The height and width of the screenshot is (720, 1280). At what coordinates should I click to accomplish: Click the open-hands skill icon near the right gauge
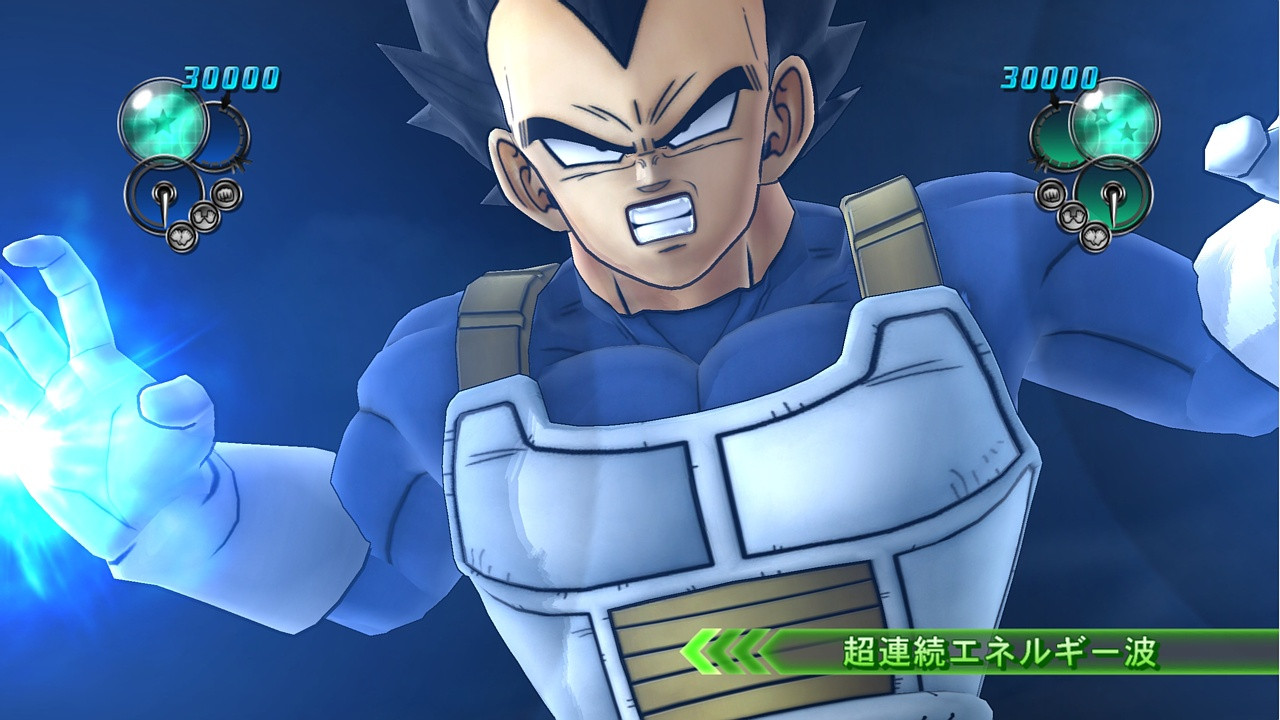click(1095, 237)
